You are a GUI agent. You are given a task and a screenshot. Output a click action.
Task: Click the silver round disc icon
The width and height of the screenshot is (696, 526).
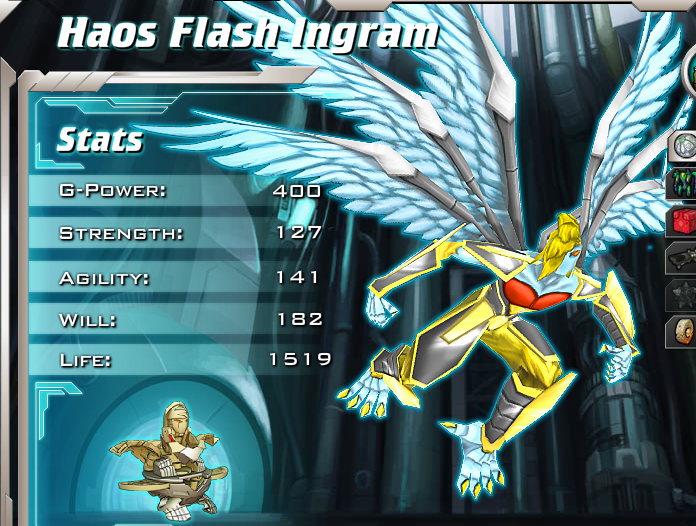click(x=683, y=147)
